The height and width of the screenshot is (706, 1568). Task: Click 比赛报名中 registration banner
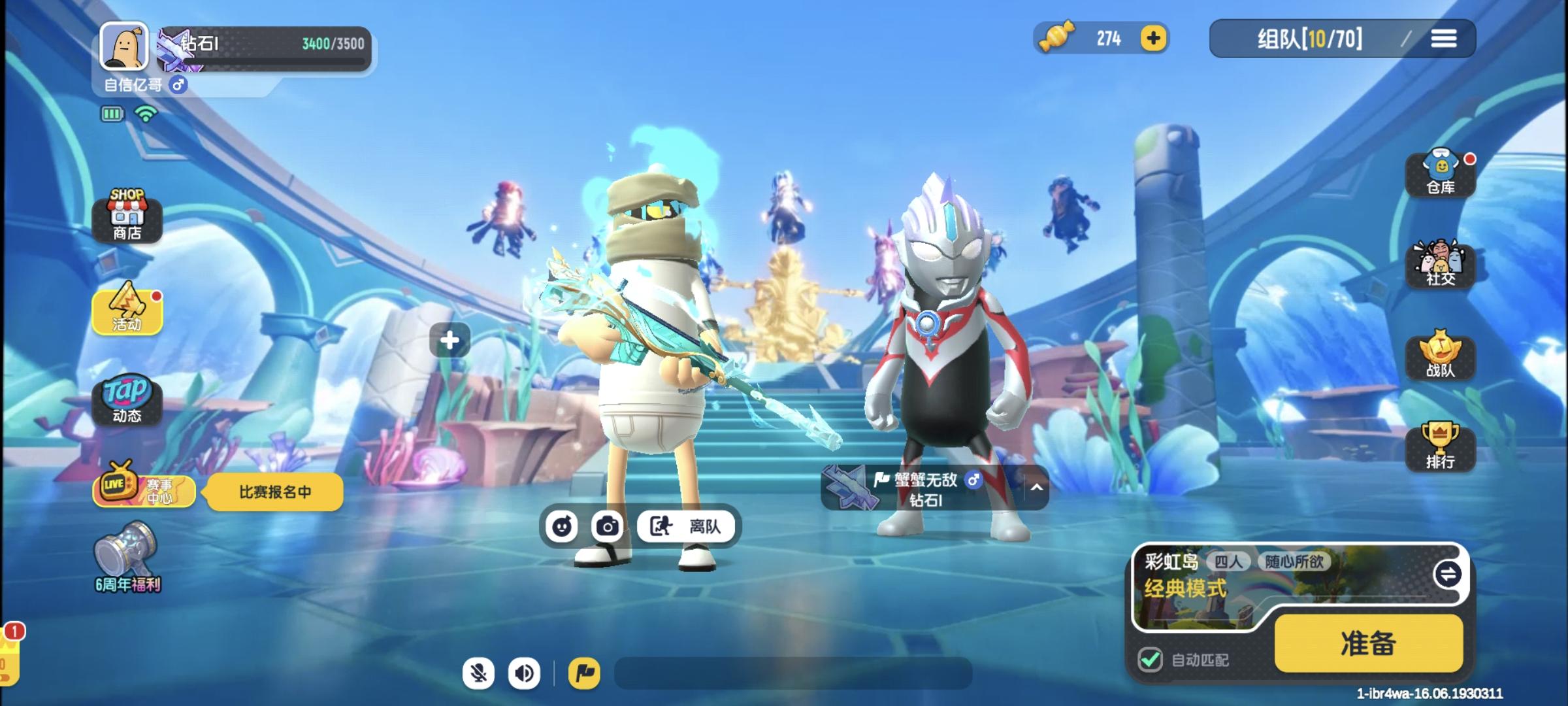pyautogui.click(x=273, y=492)
